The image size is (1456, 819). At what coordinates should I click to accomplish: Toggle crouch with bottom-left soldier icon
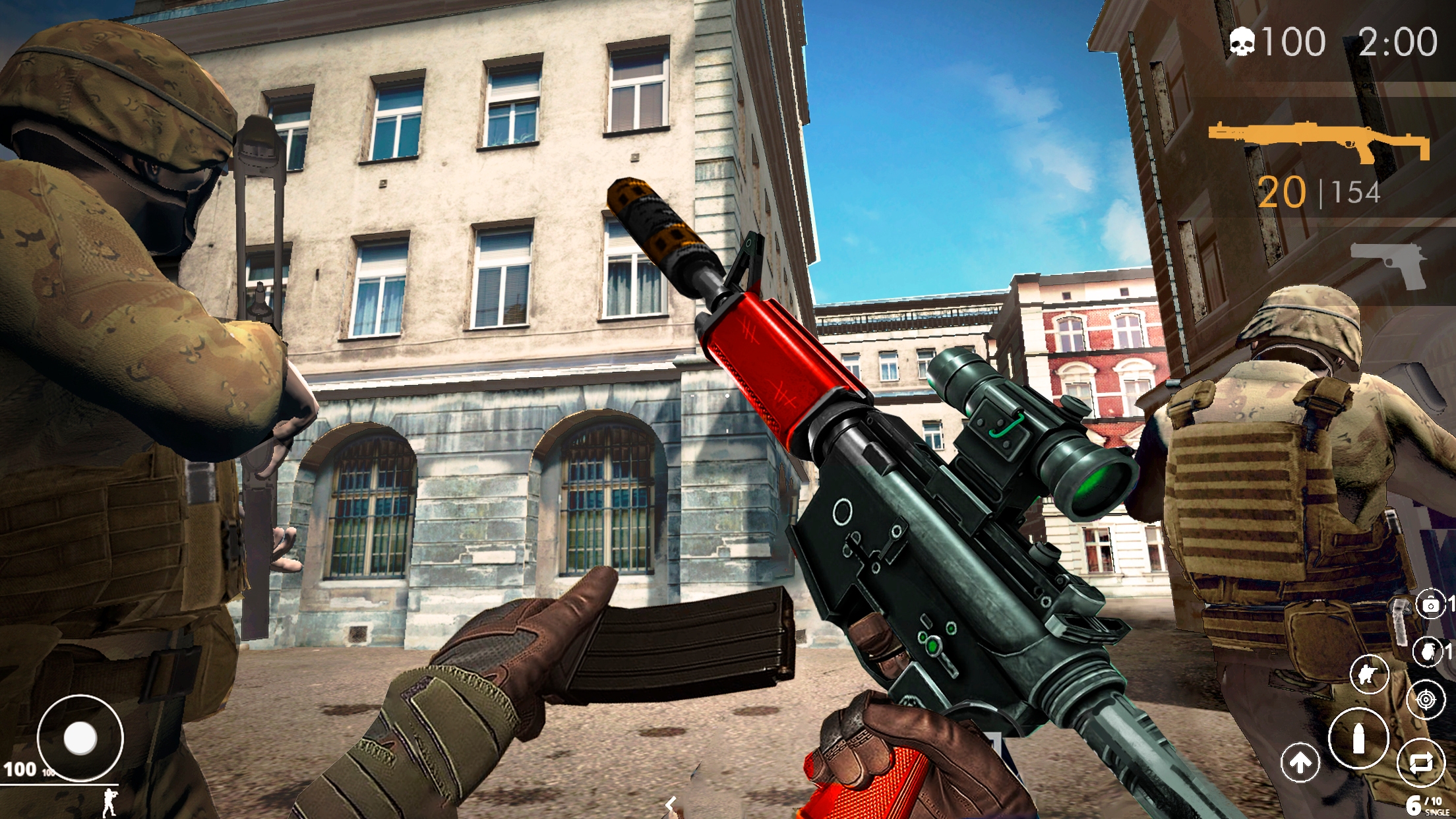[x=110, y=803]
